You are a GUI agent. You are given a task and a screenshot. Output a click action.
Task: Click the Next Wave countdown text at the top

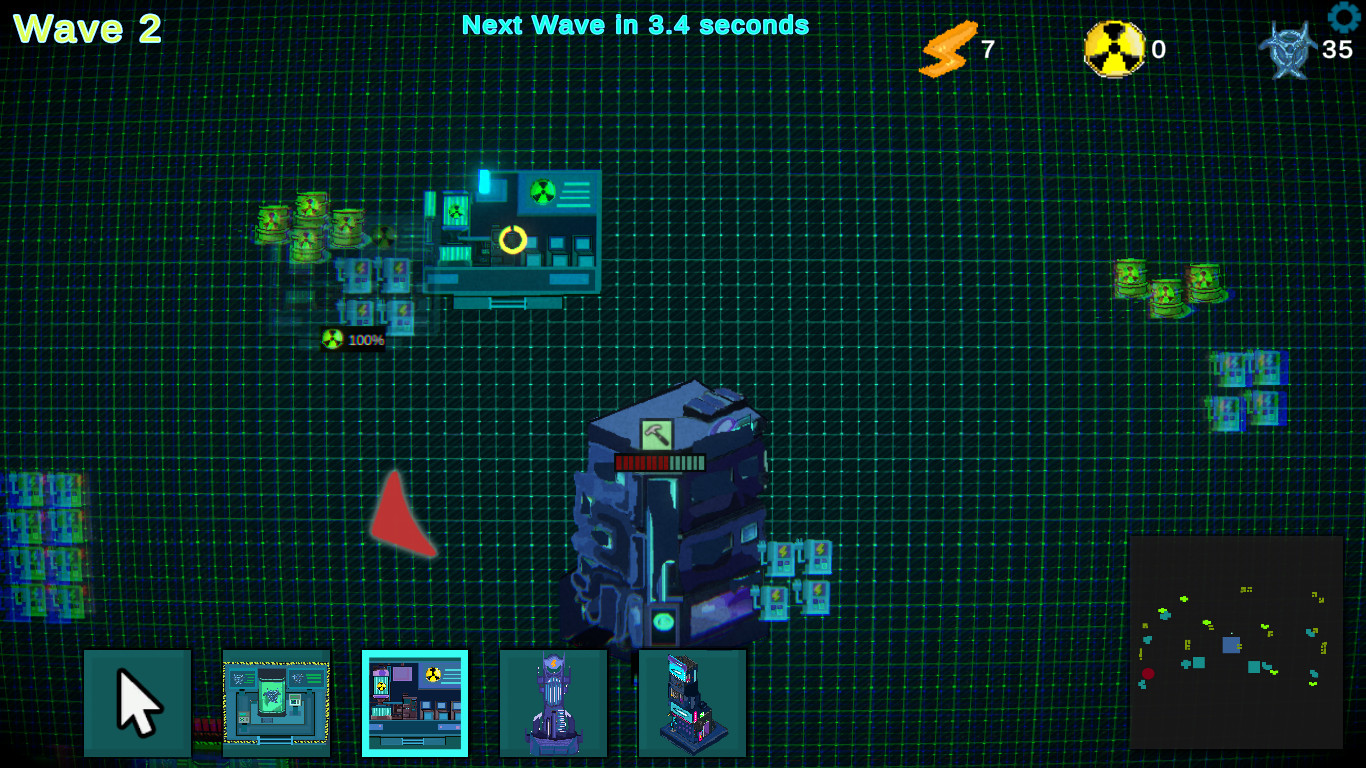[634, 24]
